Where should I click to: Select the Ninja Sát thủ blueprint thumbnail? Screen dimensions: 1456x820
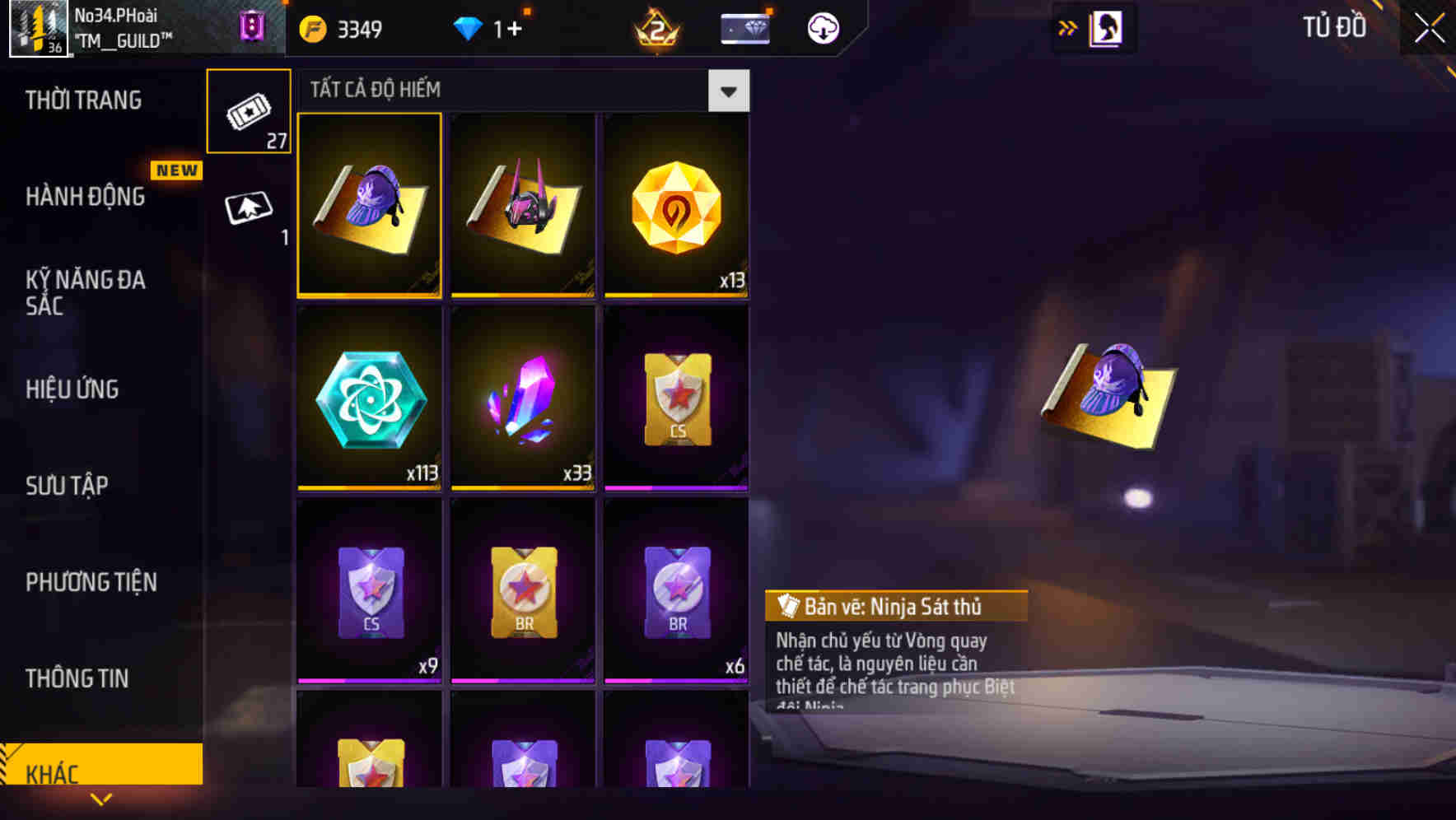point(369,206)
